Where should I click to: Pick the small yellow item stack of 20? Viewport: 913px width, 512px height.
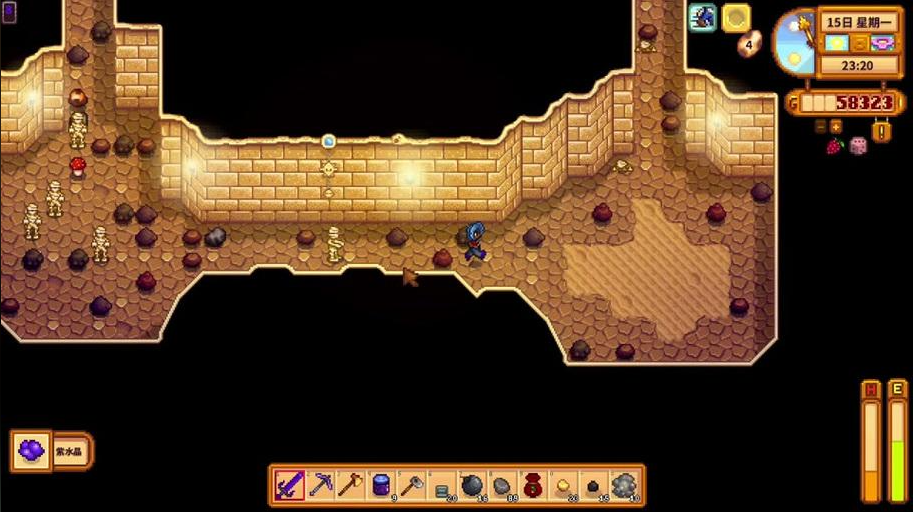tap(563, 486)
